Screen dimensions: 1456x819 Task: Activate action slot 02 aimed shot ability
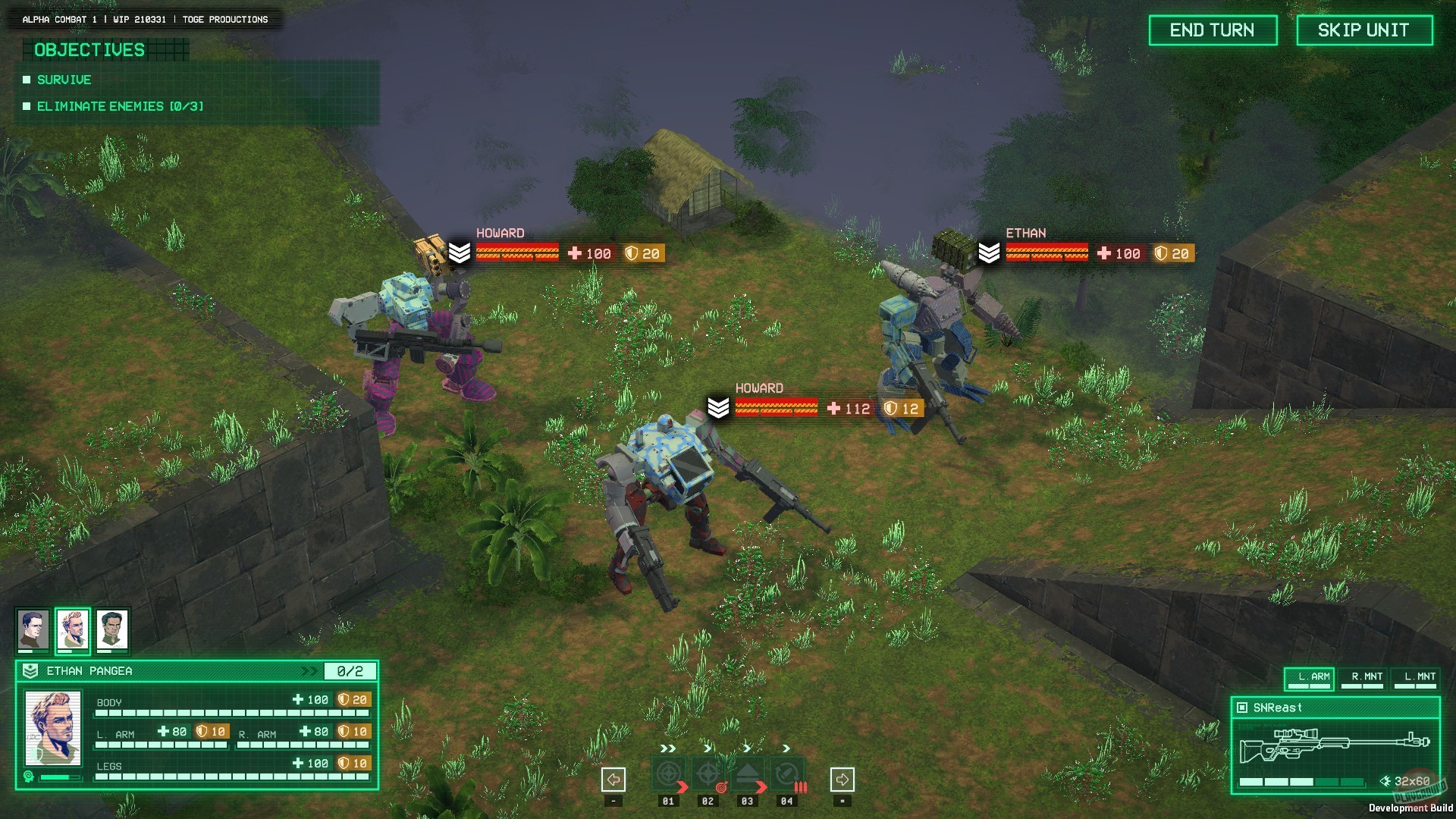point(708,774)
